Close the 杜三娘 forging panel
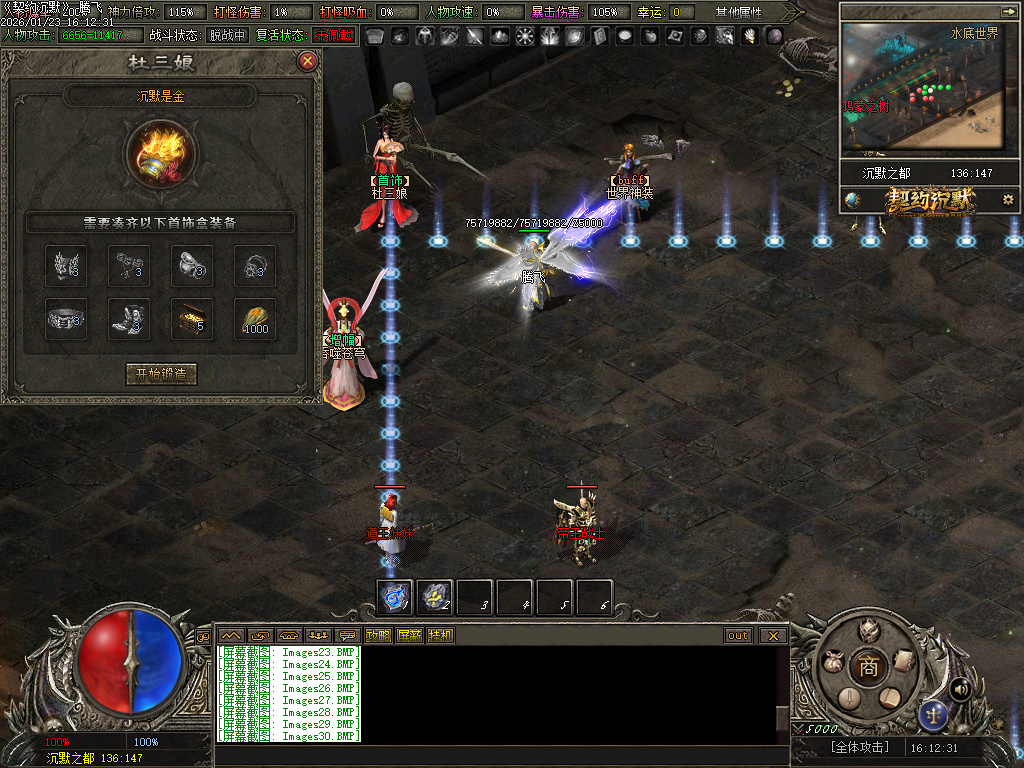The width and height of the screenshot is (1024, 768). (308, 61)
